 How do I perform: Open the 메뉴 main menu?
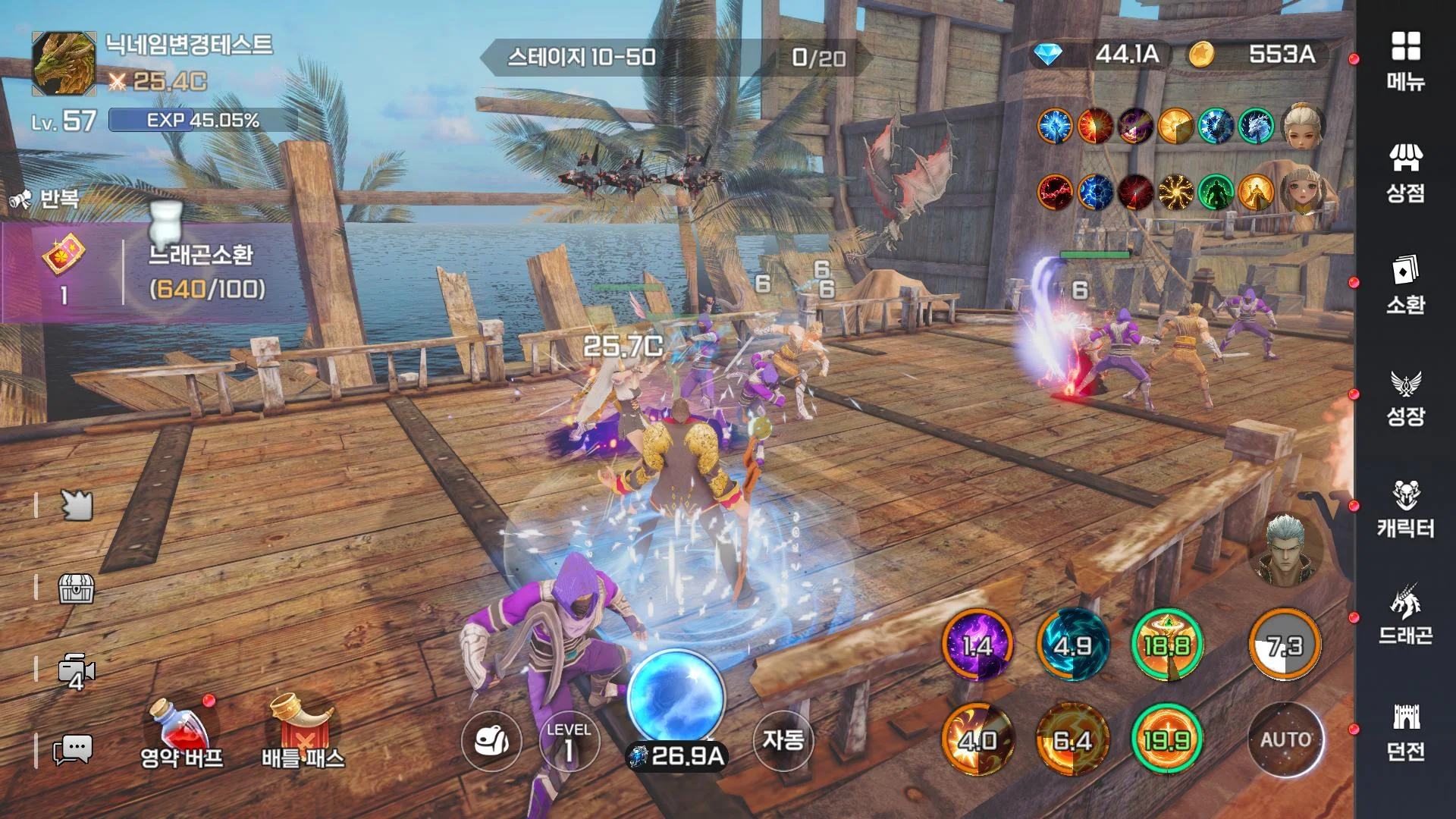click(x=1405, y=61)
